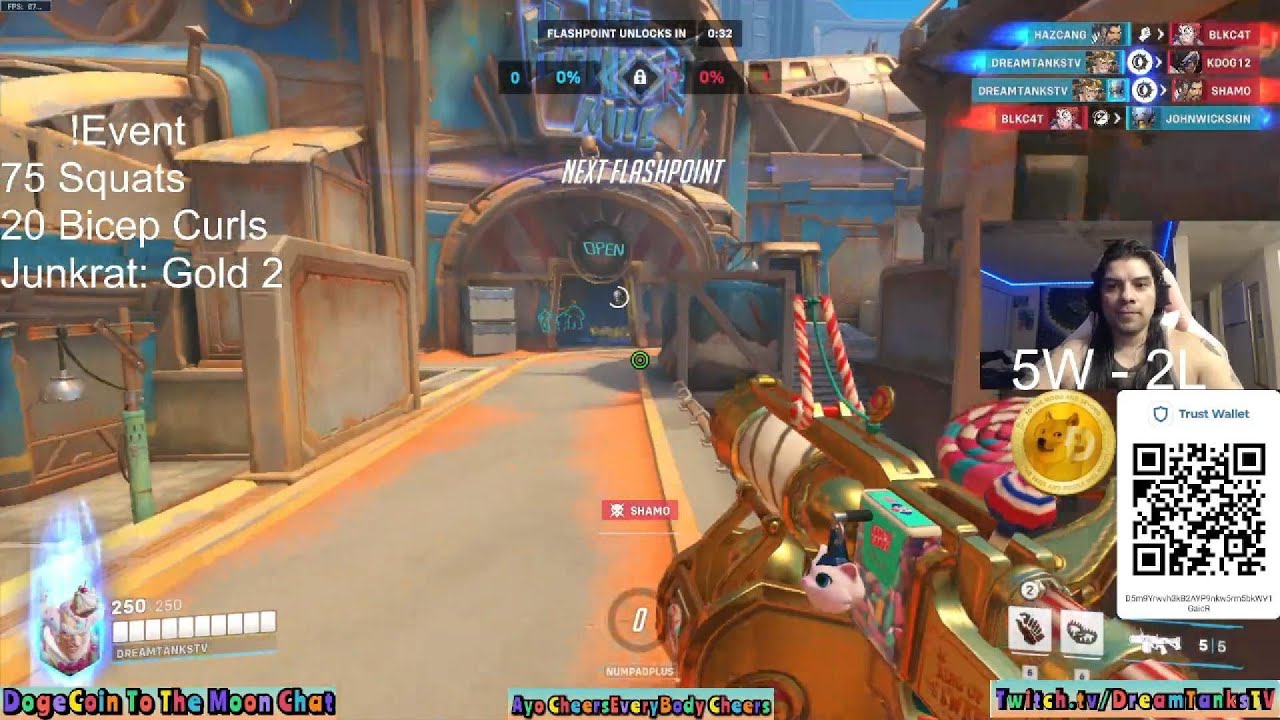
Task: Open the Trust Wallet QR code
Action: (x=1197, y=509)
